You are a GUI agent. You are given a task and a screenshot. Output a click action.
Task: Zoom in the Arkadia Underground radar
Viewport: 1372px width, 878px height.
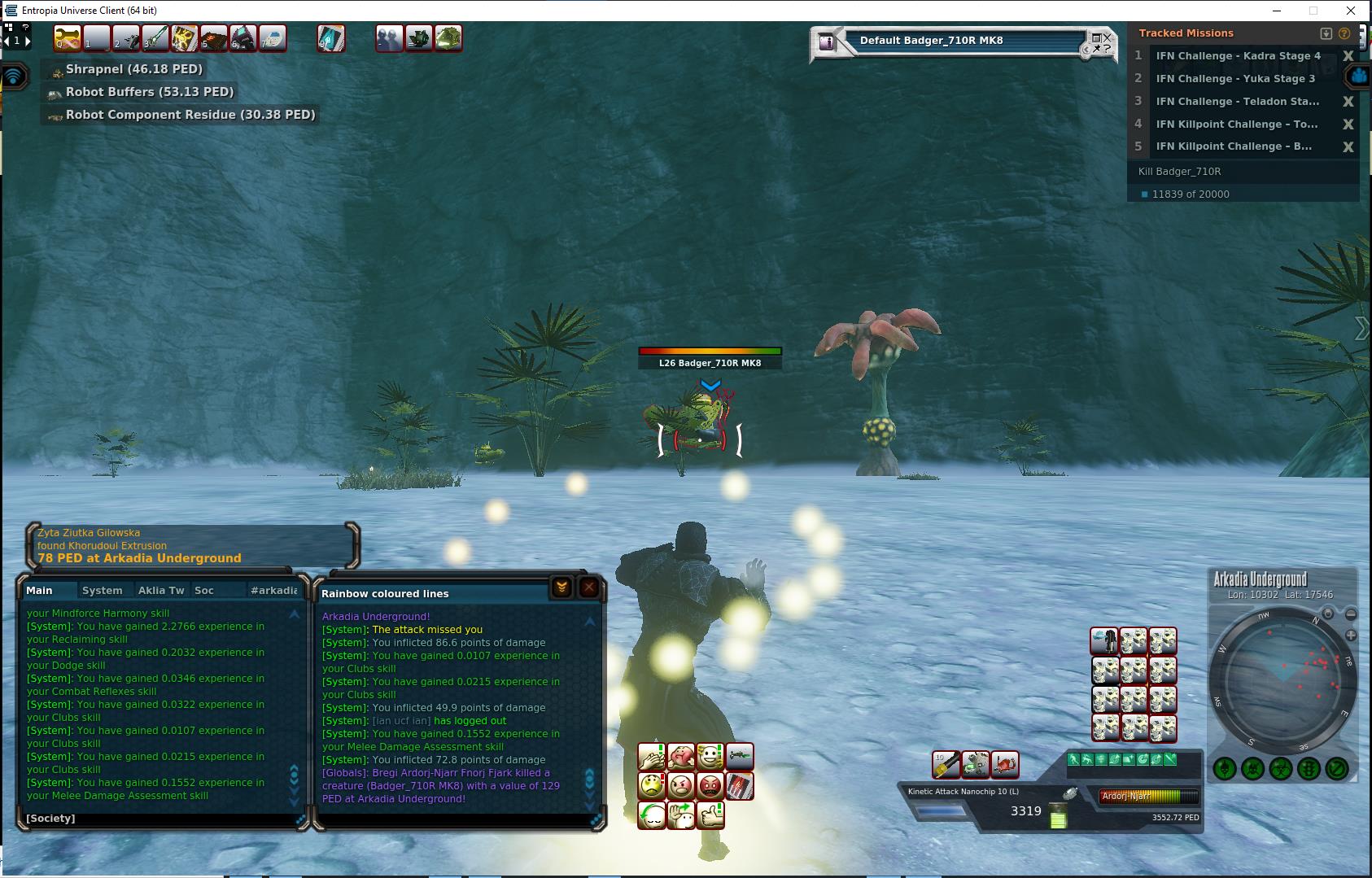(x=1351, y=635)
